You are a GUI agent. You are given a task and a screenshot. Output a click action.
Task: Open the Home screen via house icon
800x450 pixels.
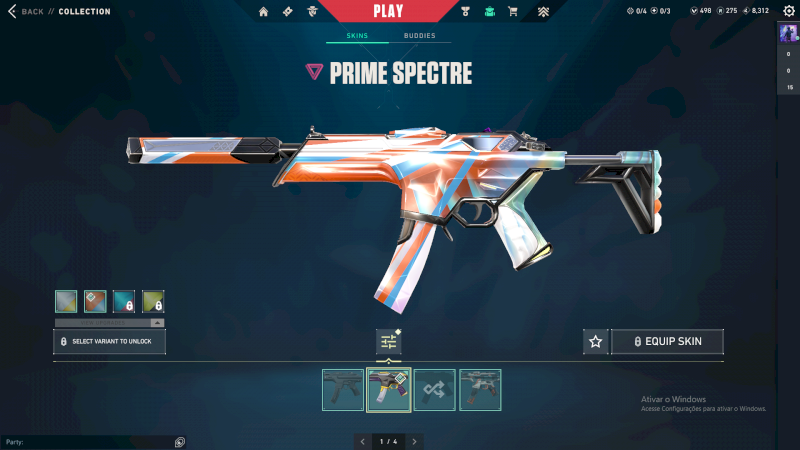tap(264, 11)
